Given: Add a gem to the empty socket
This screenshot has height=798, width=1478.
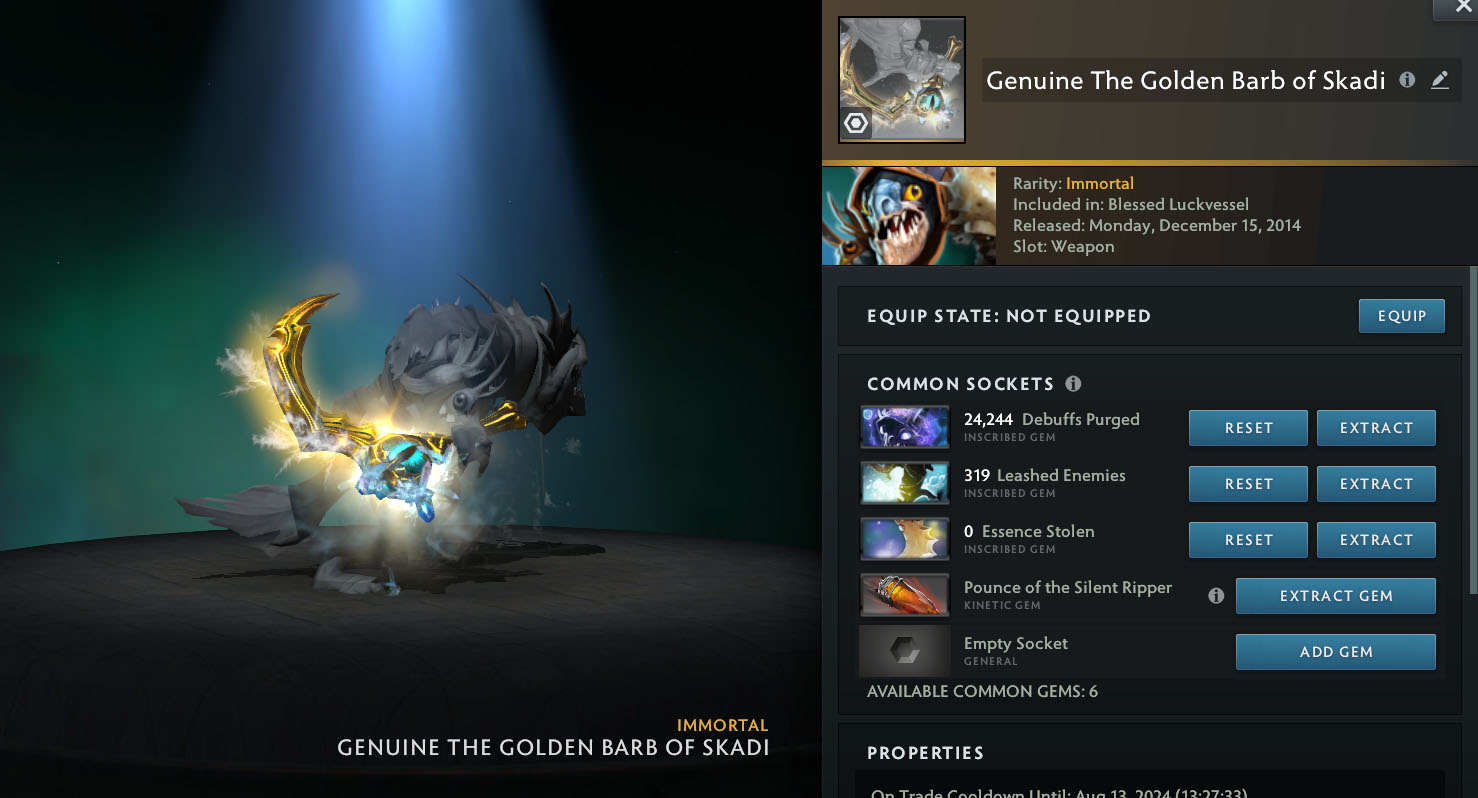Looking at the screenshot, I should pos(1335,652).
